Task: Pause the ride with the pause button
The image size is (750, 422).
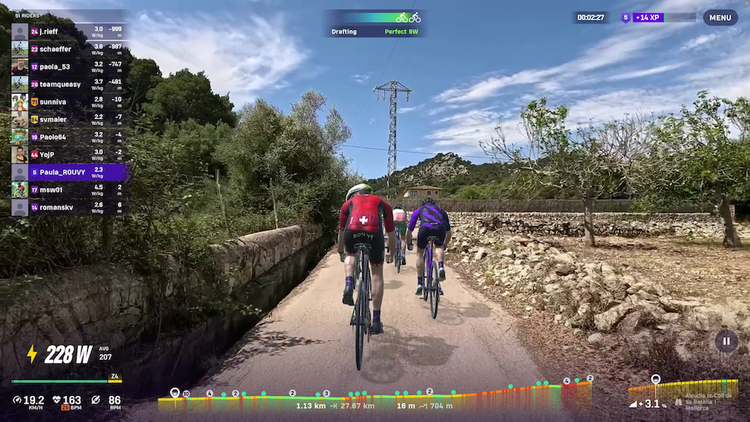Action: (x=726, y=341)
